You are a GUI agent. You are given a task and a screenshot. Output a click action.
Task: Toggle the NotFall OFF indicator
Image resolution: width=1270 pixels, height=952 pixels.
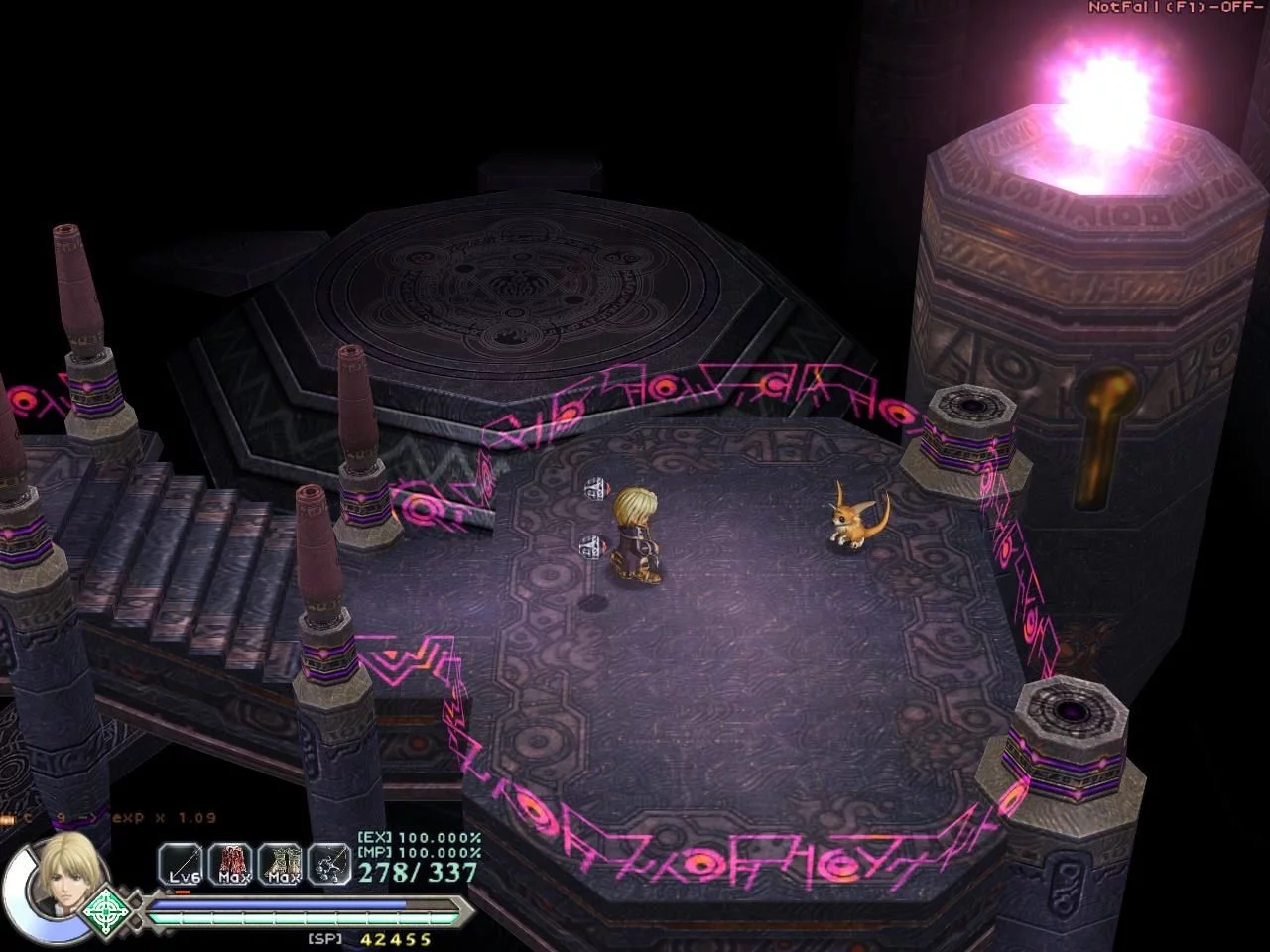1175,7
